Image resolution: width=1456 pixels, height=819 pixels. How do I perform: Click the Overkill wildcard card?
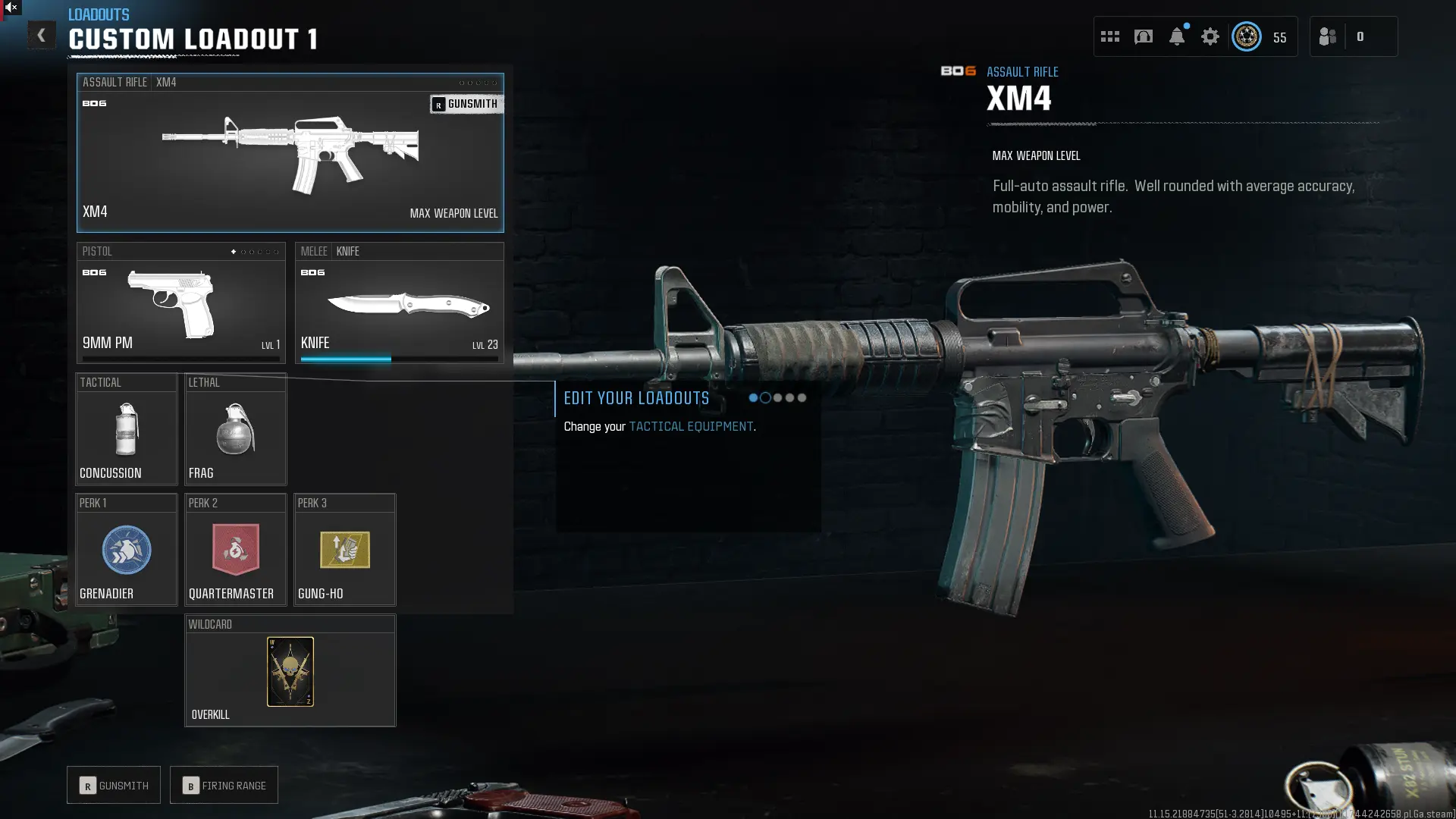pyautogui.click(x=290, y=672)
